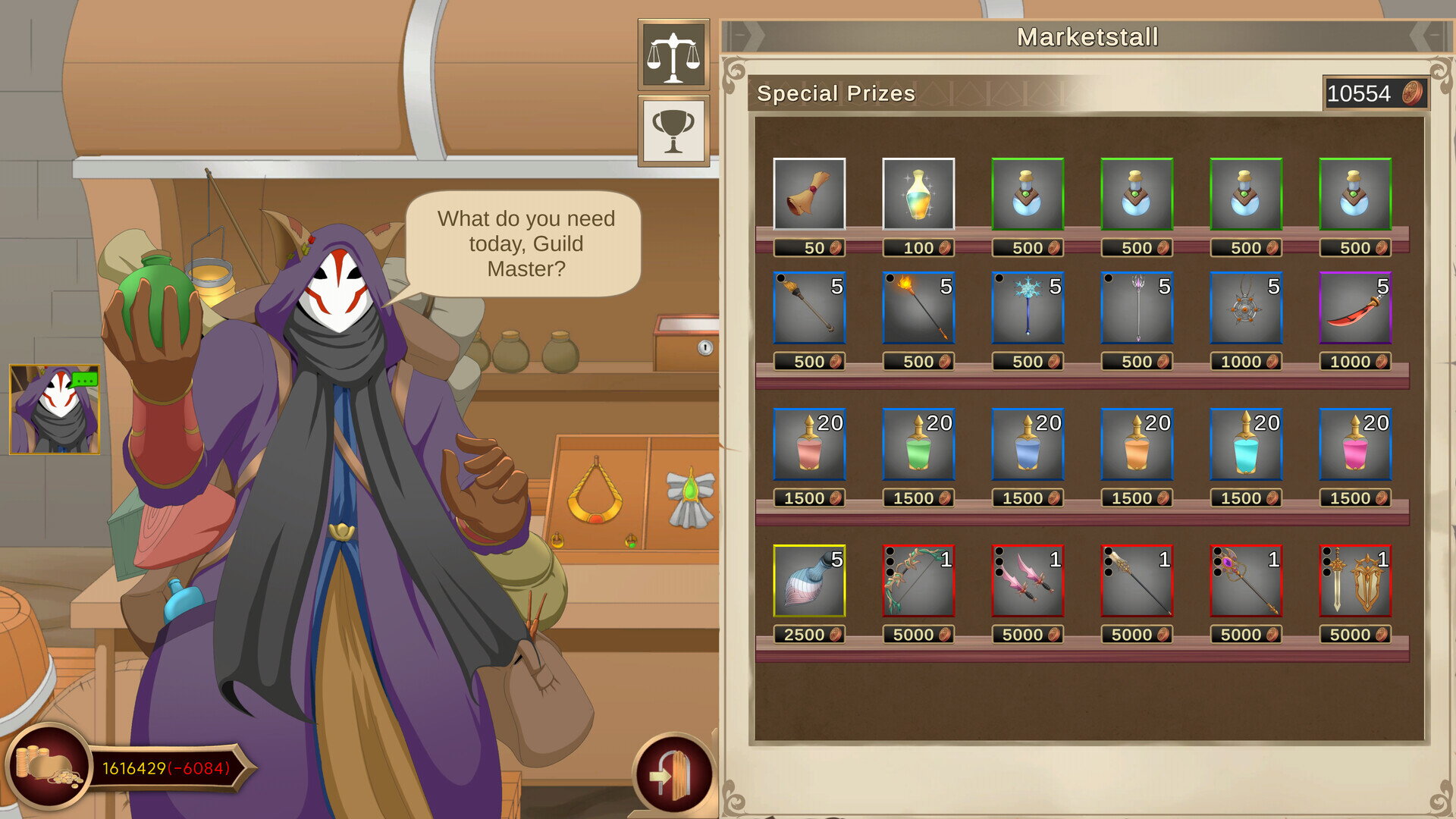Pick the purple-gem staff for 5000
The width and height of the screenshot is (1456, 819).
[x=1245, y=581]
